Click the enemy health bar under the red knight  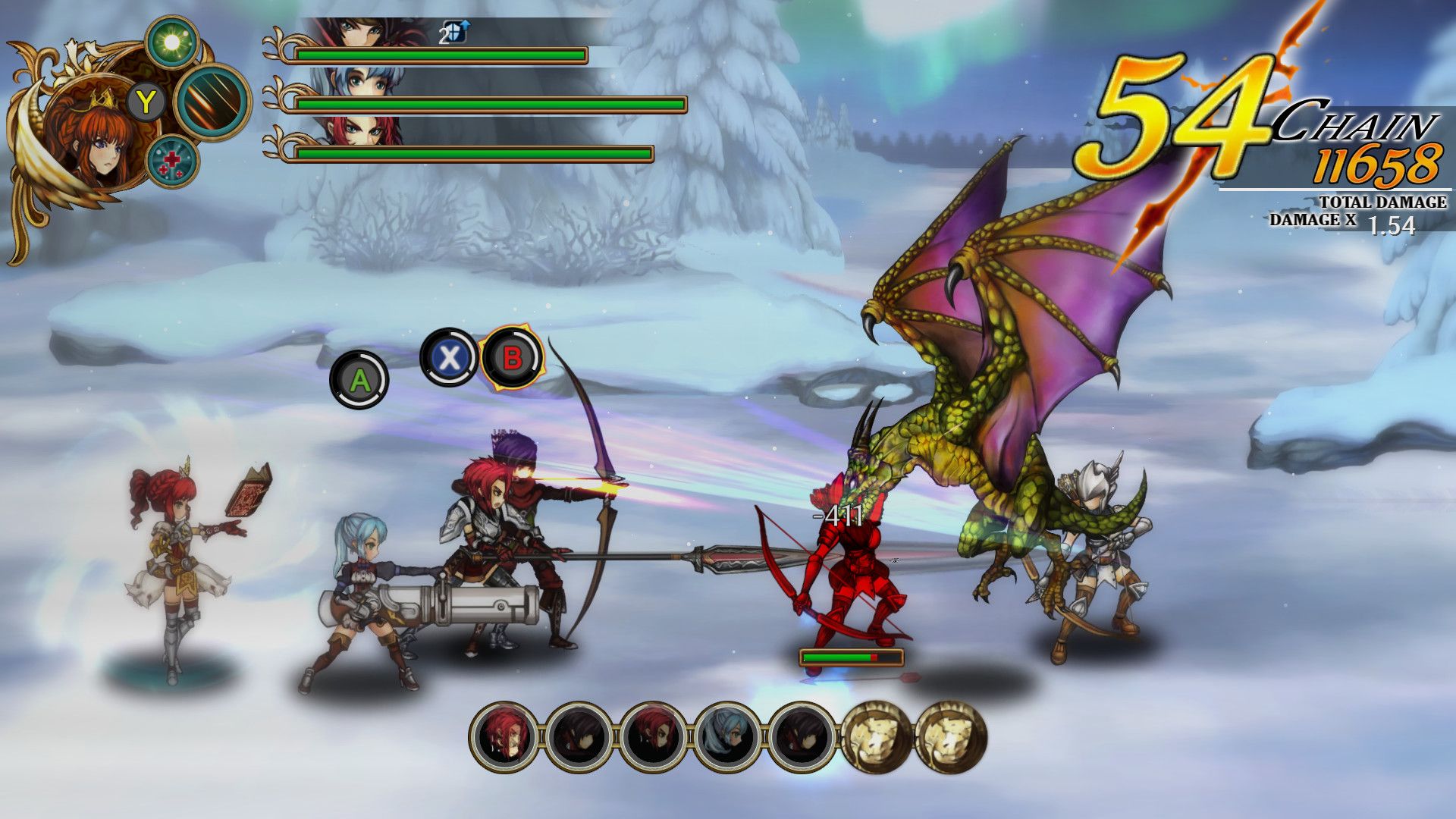click(x=851, y=658)
